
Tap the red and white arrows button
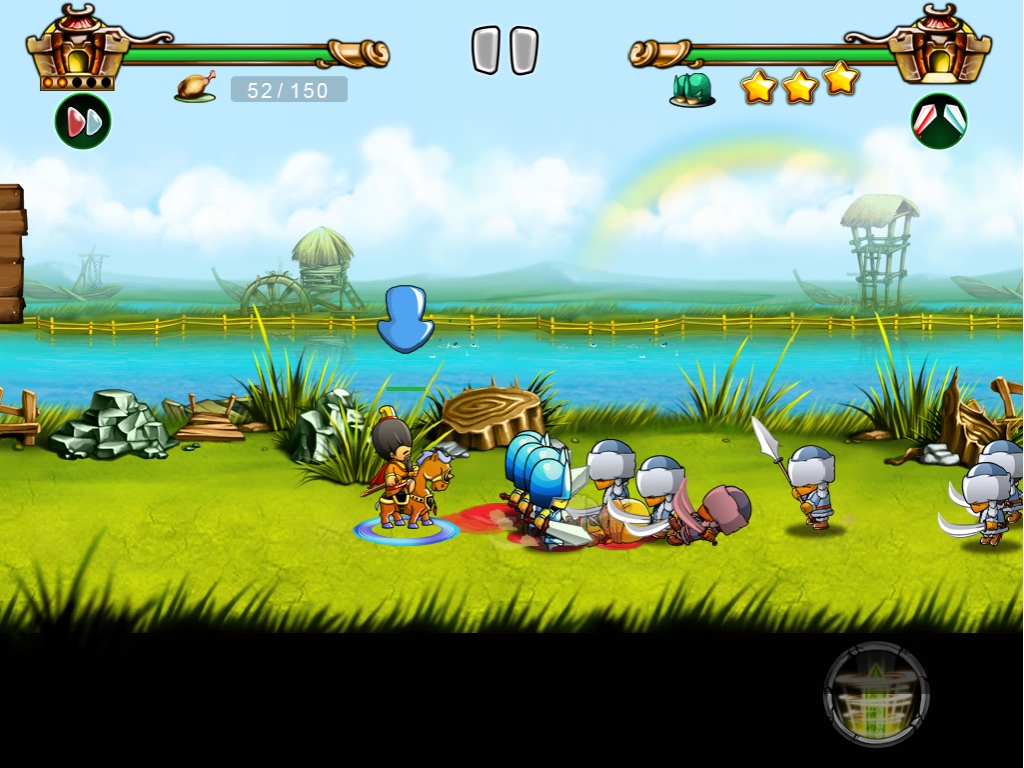click(x=938, y=121)
